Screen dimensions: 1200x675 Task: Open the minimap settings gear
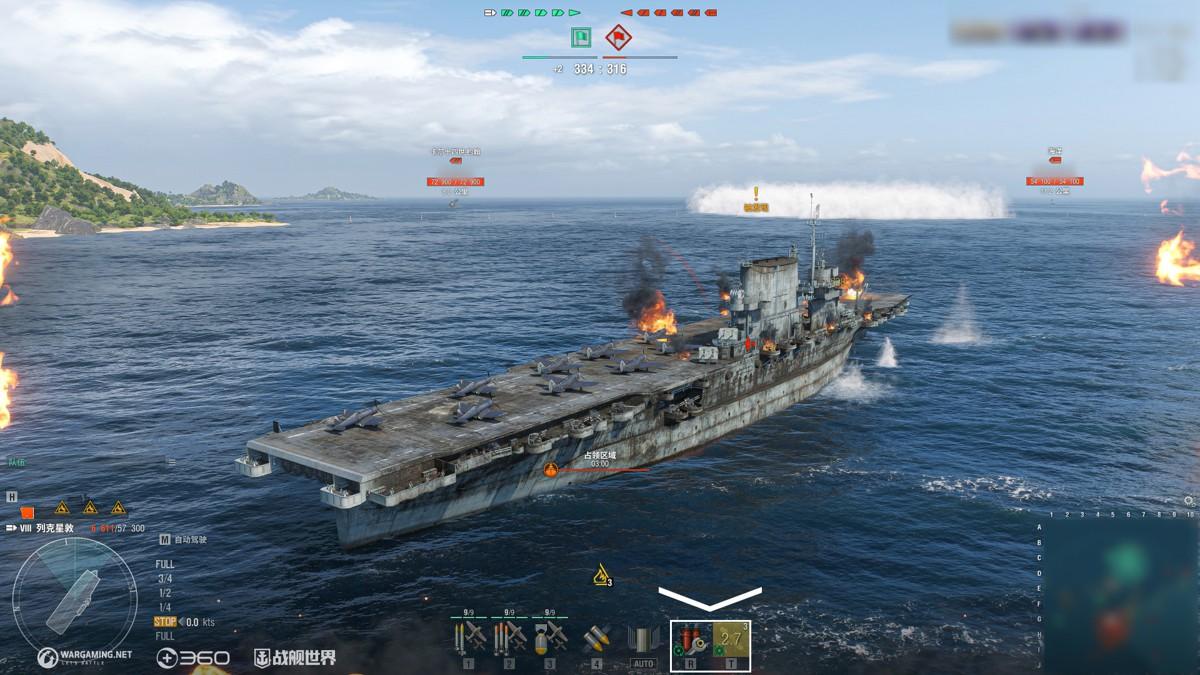(1188, 500)
